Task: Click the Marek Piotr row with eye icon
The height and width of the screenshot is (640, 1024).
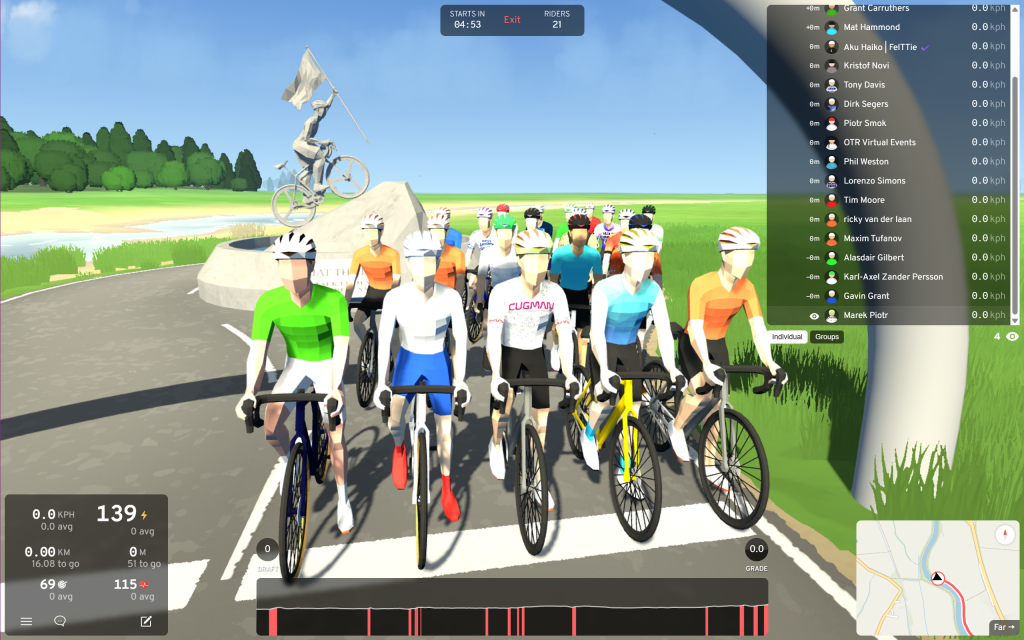Action: point(866,315)
